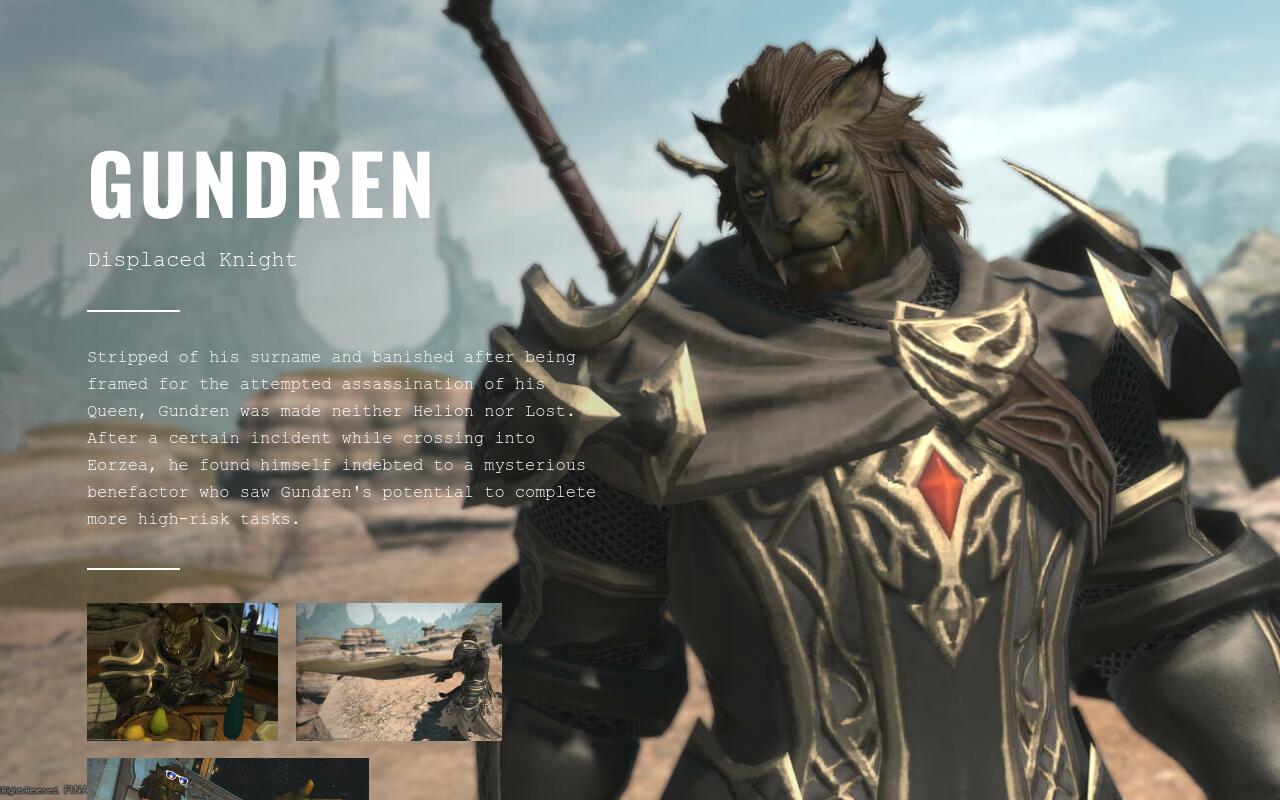The image size is (1280, 800).
Task: Open the thumbnail of Gundren at the dining table
Action: (182, 671)
